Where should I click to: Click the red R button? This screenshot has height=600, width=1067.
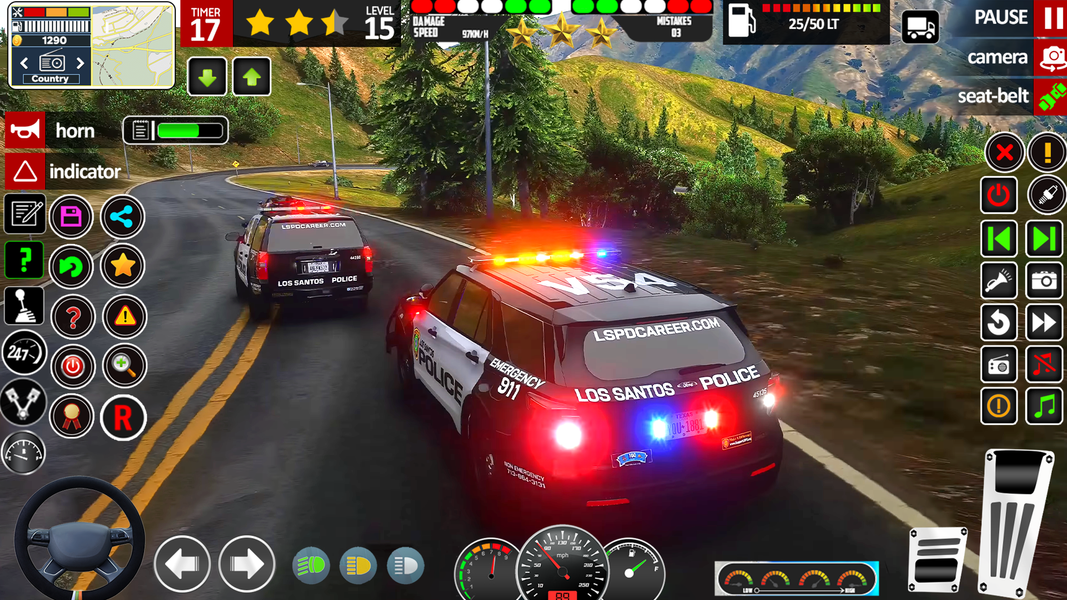(122, 418)
